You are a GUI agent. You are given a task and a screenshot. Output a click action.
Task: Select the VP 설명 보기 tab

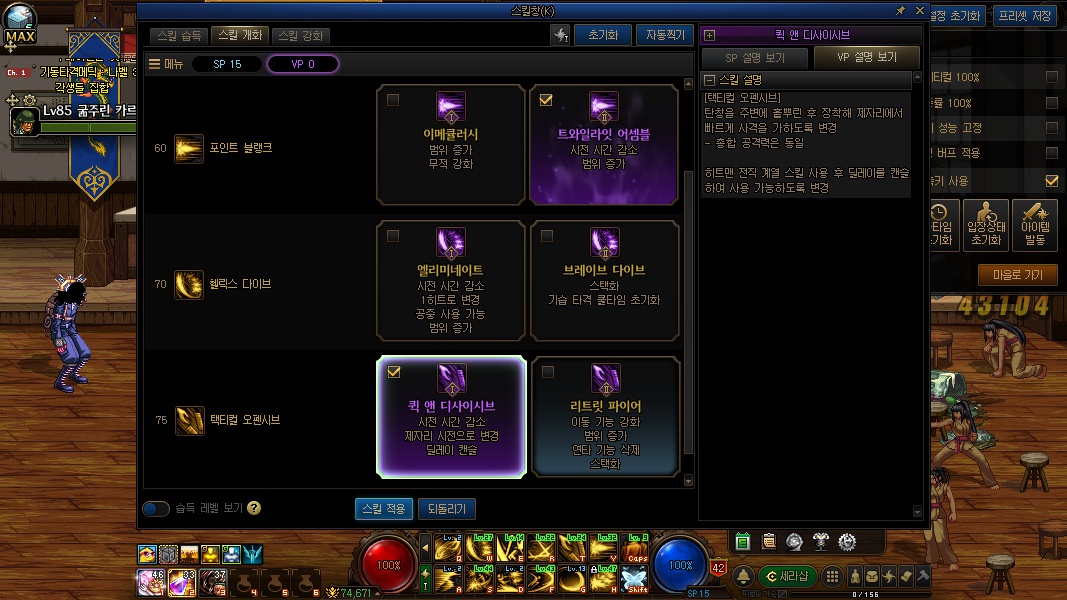coord(865,58)
